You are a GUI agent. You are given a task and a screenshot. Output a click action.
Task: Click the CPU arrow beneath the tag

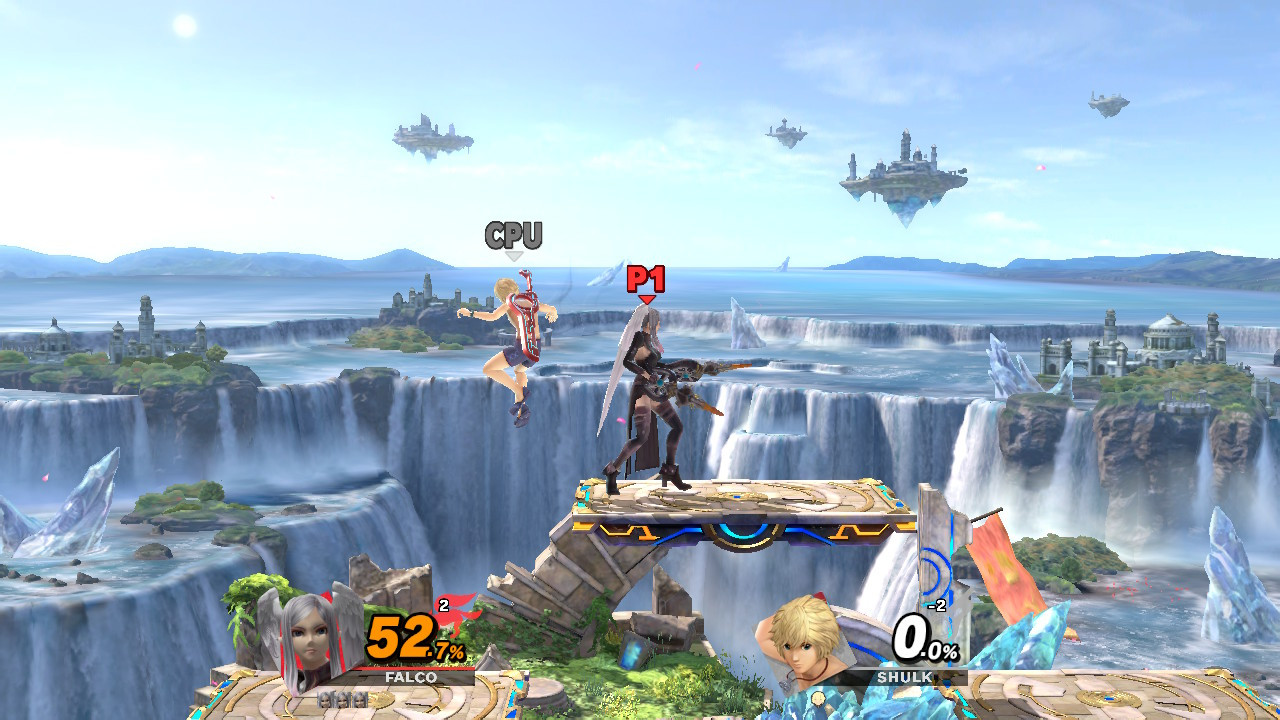coord(515,257)
